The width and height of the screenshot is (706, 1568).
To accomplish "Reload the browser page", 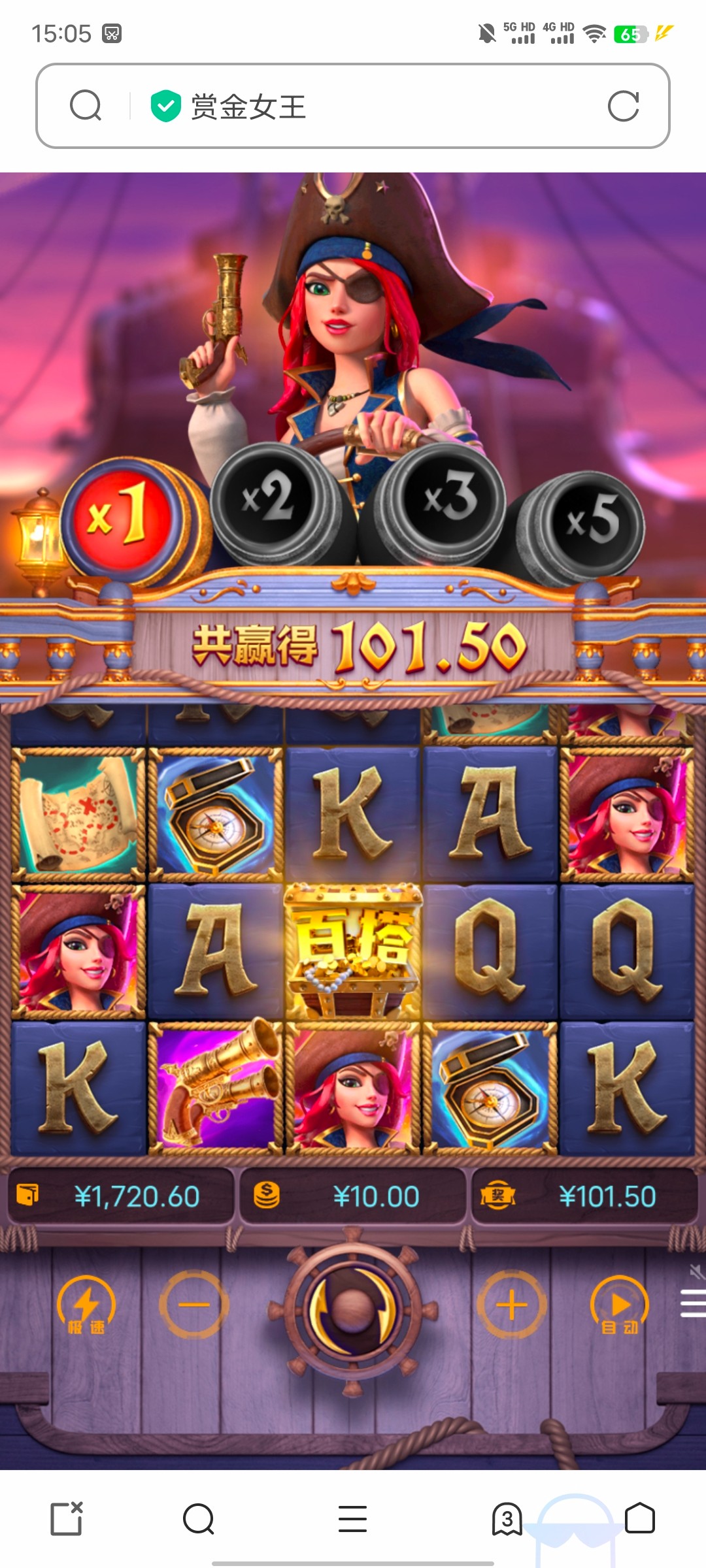I will (623, 106).
